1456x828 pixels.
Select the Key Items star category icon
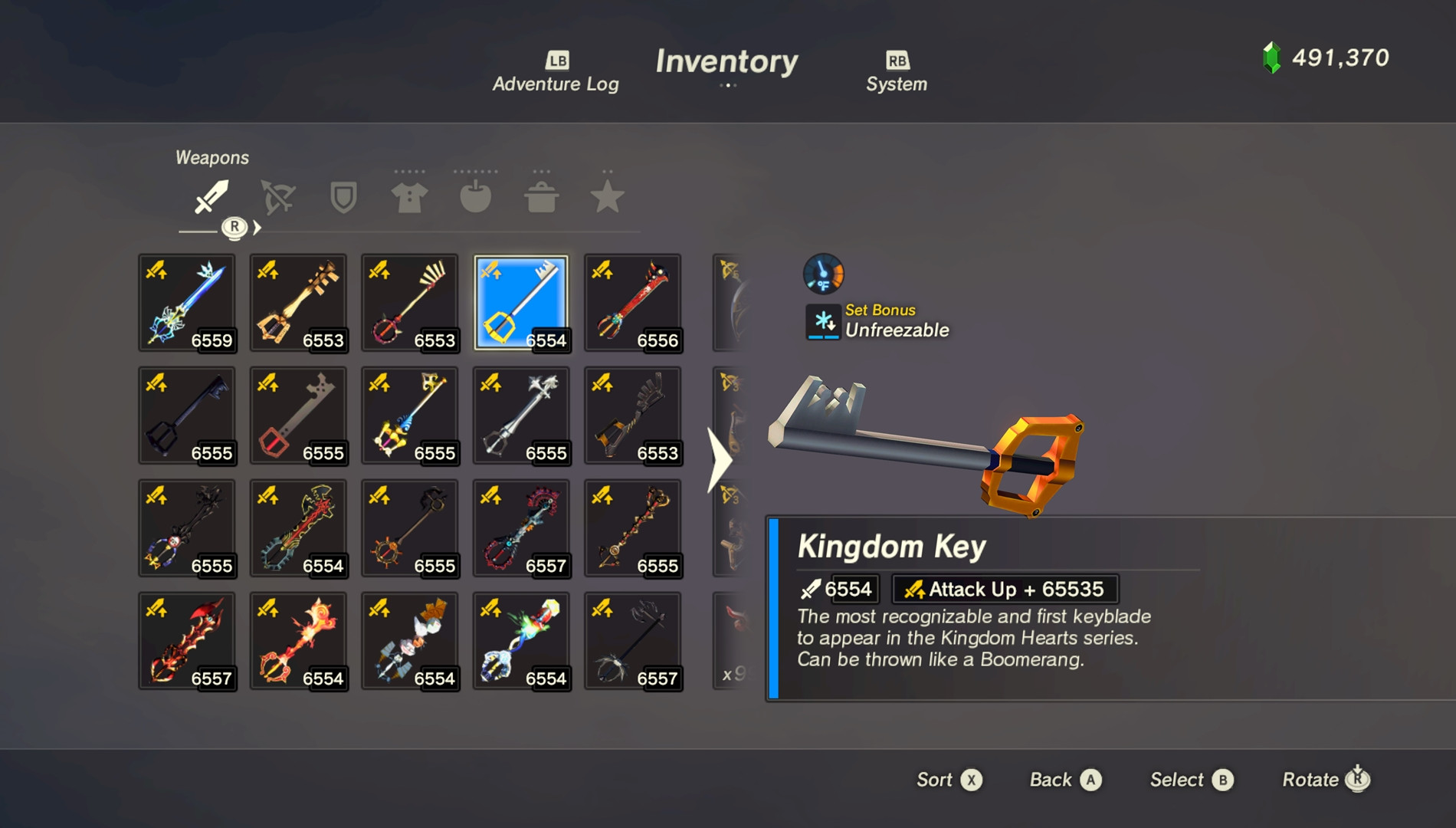[x=607, y=198]
